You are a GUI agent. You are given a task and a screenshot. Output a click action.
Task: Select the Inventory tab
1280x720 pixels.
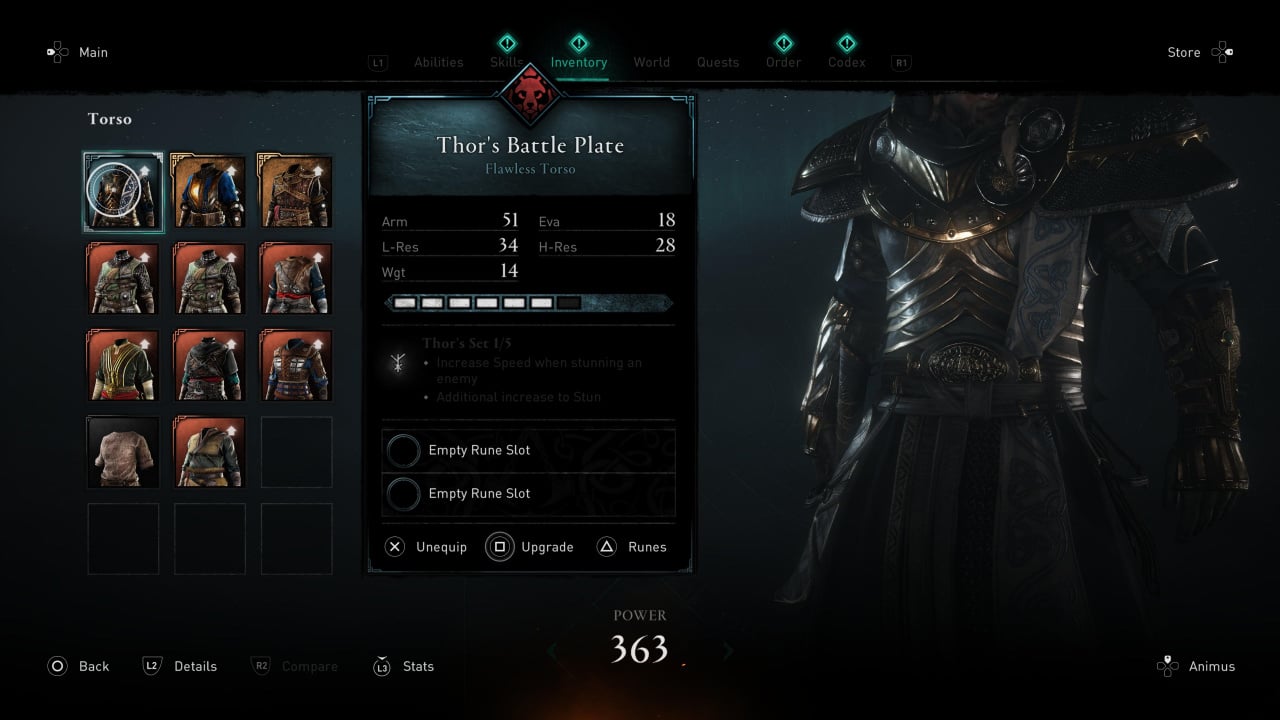(578, 62)
